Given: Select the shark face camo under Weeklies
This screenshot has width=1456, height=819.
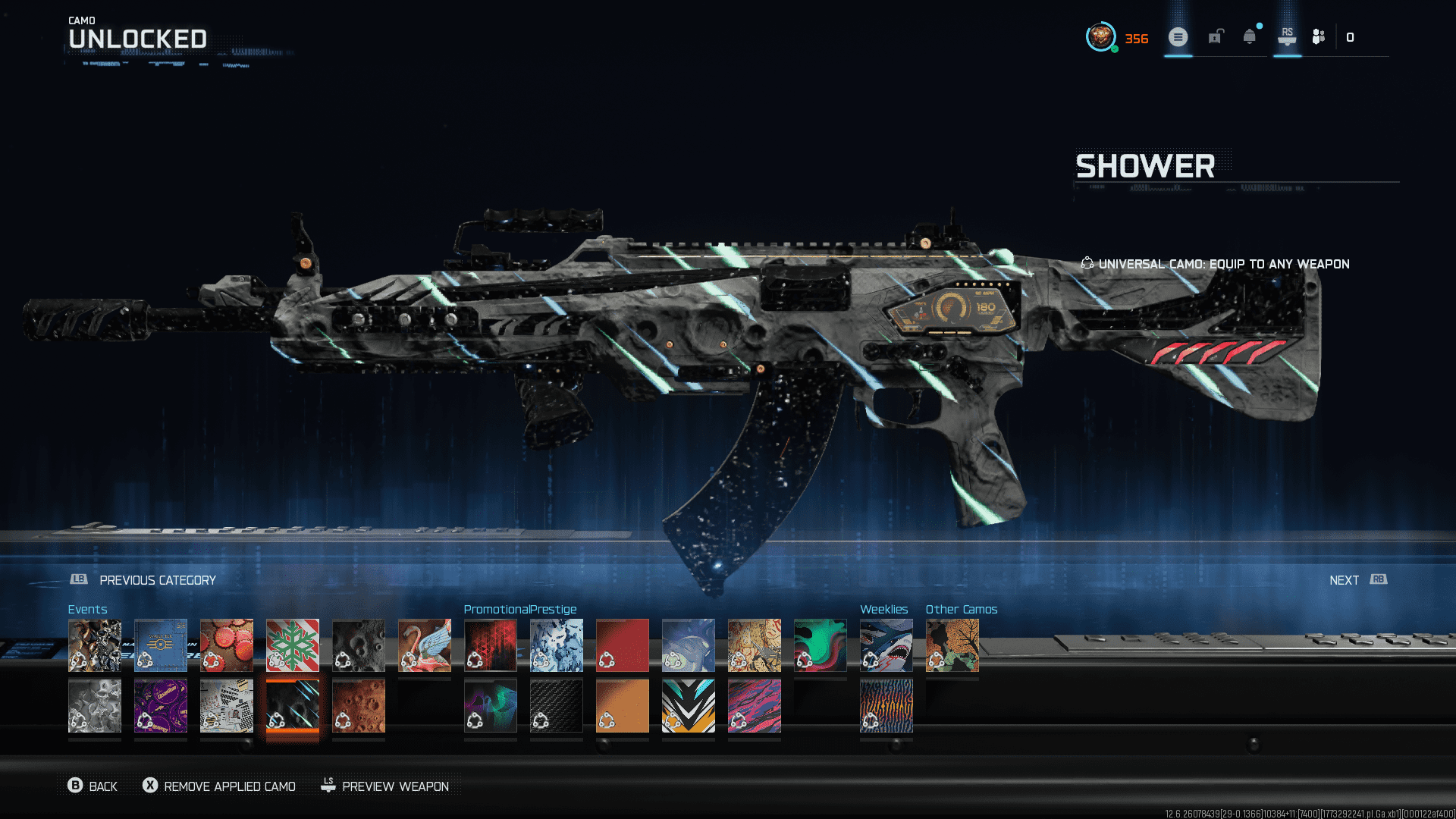Looking at the screenshot, I should [x=886, y=645].
